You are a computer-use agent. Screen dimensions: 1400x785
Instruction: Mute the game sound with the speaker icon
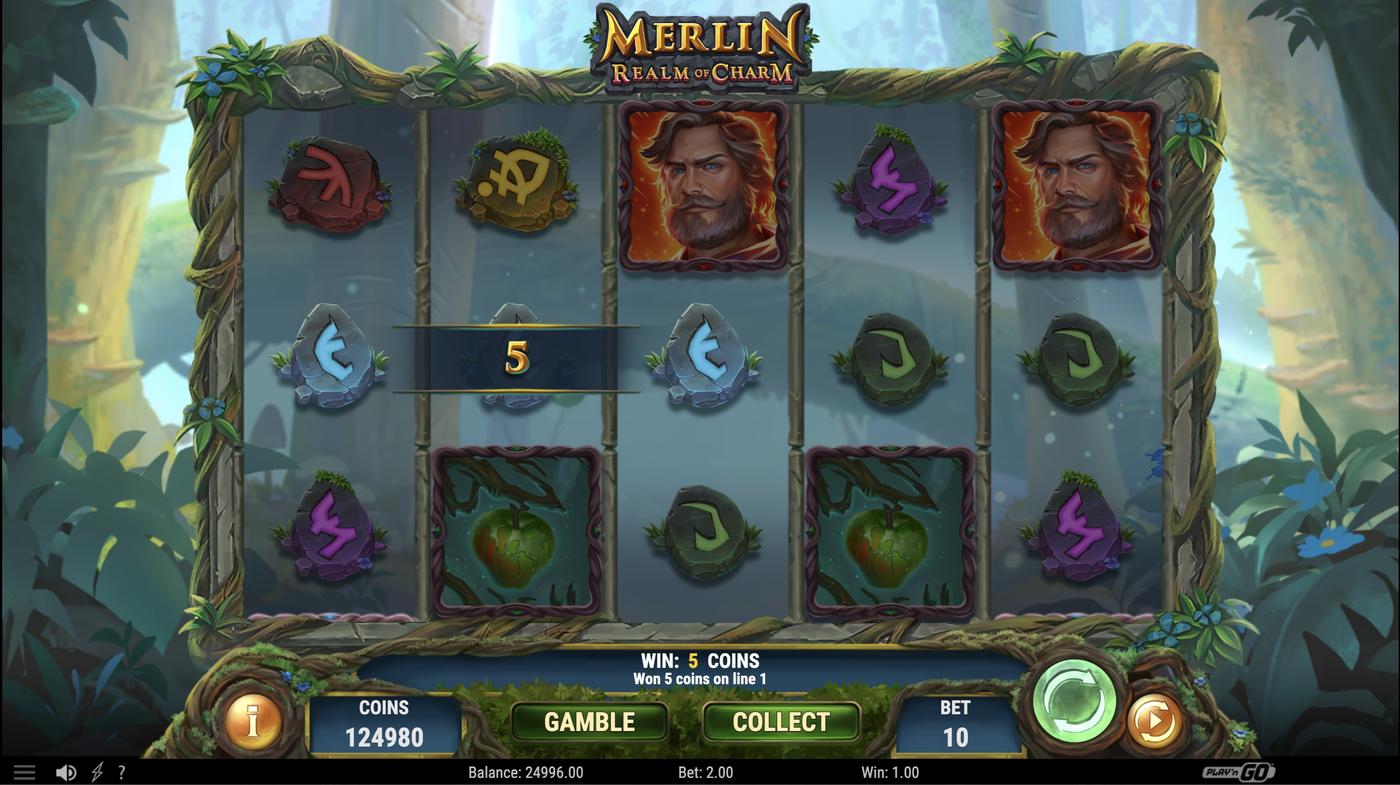coord(66,771)
